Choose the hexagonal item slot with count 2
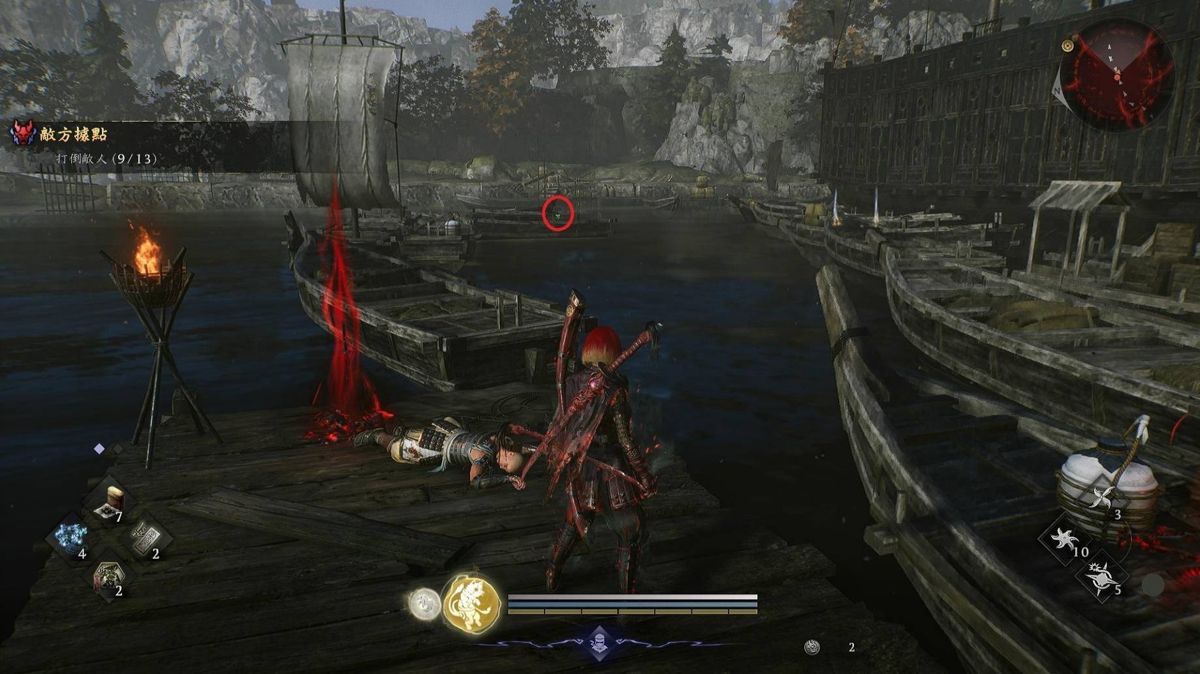The image size is (1200, 674). coord(106,575)
